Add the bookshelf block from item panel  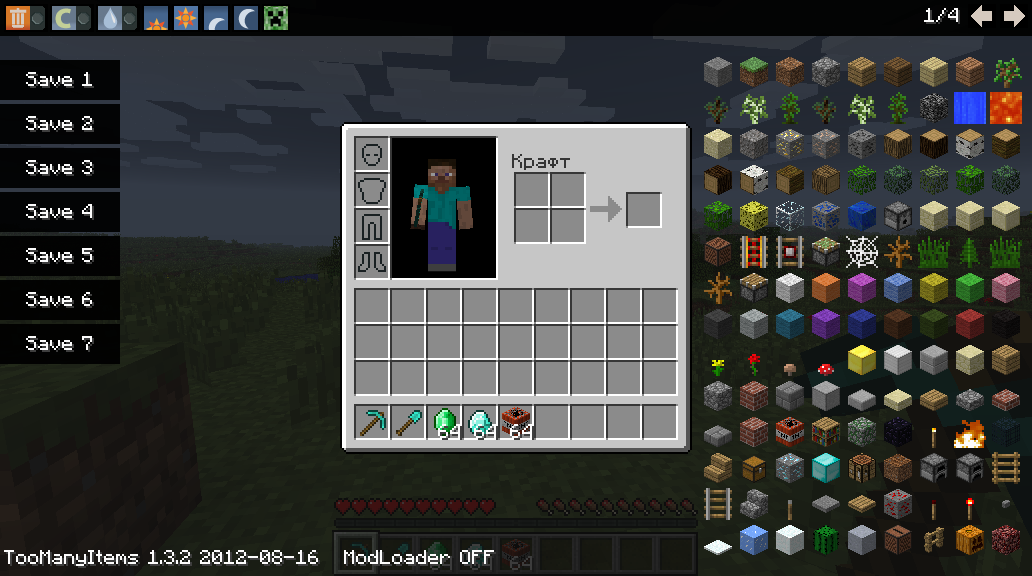pos(825,432)
